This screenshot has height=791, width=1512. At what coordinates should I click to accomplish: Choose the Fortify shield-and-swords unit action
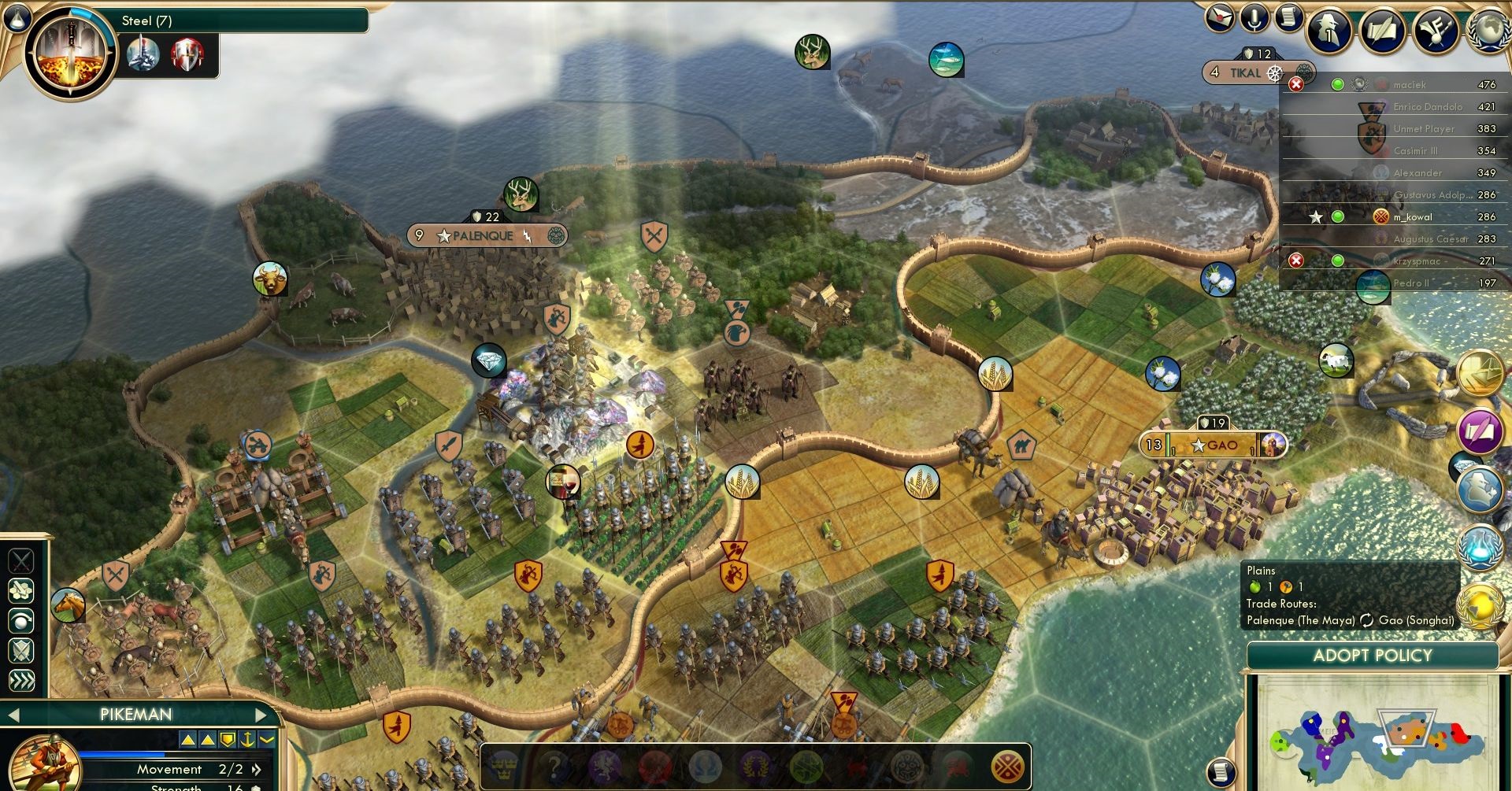[x=21, y=650]
